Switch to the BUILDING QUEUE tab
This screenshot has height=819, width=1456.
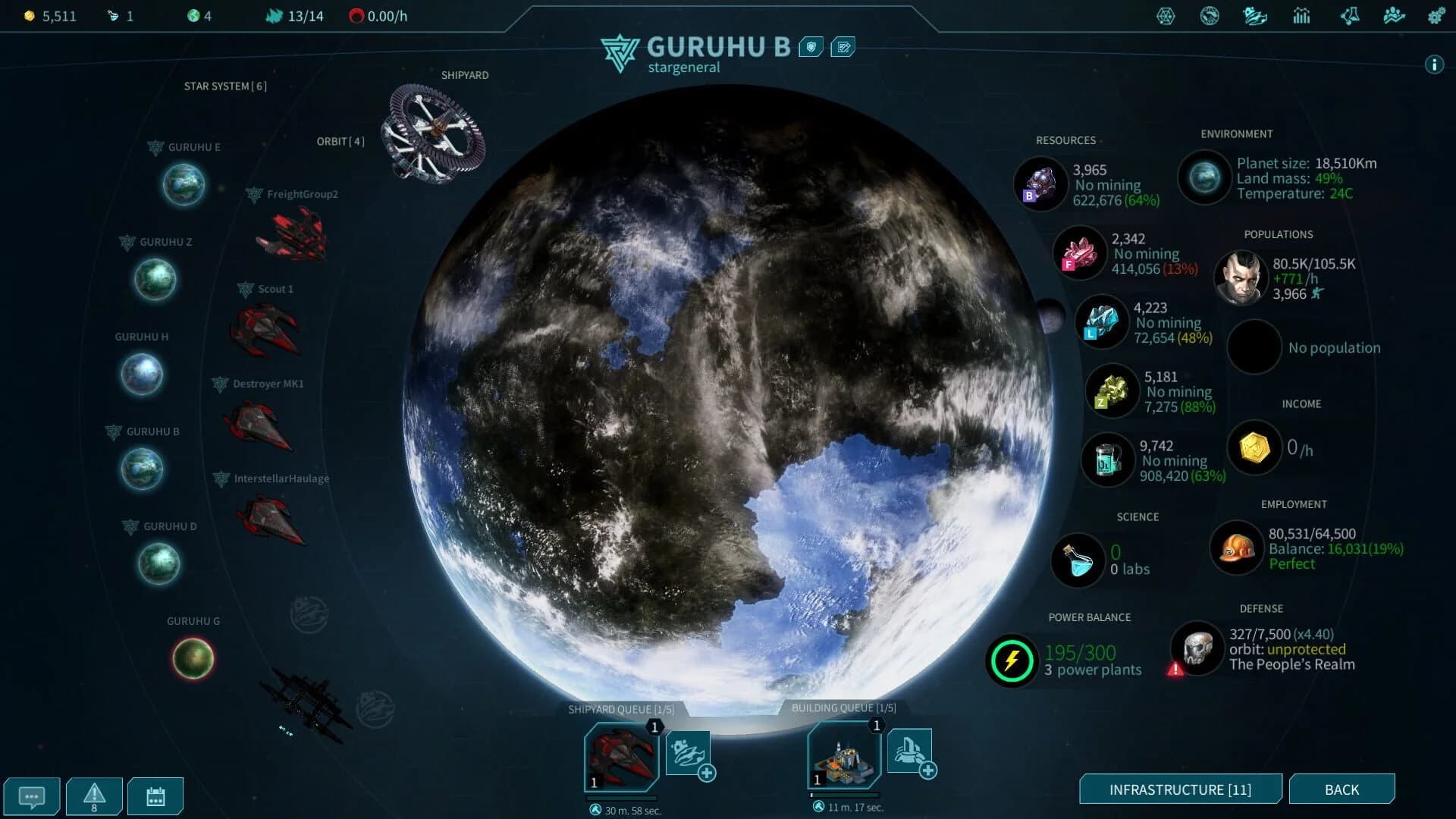844,708
